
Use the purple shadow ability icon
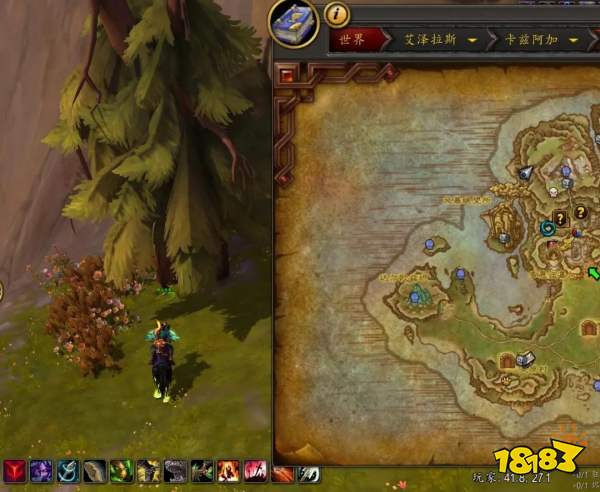point(41,472)
